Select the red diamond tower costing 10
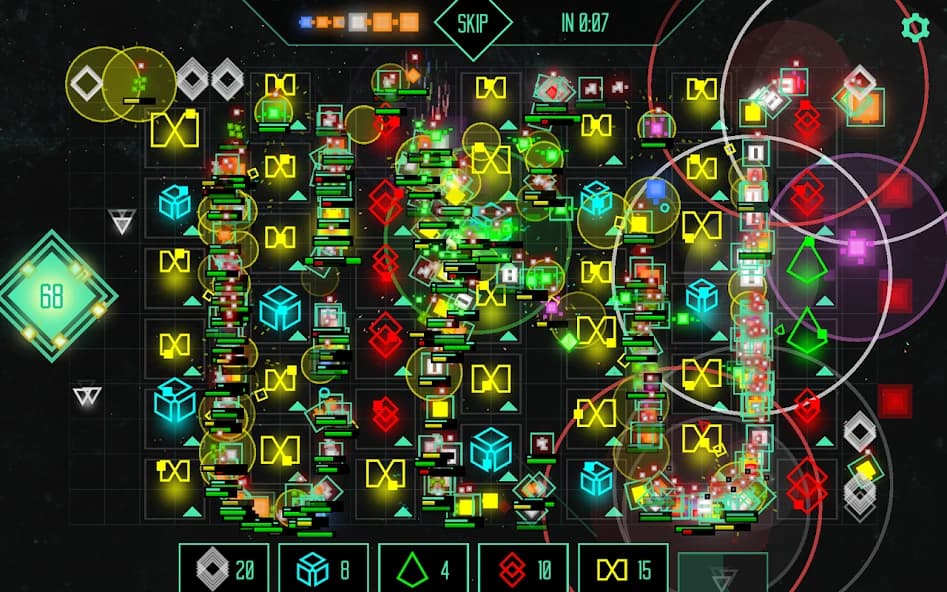The width and height of the screenshot is (947, 592). (x=523, y=569)
